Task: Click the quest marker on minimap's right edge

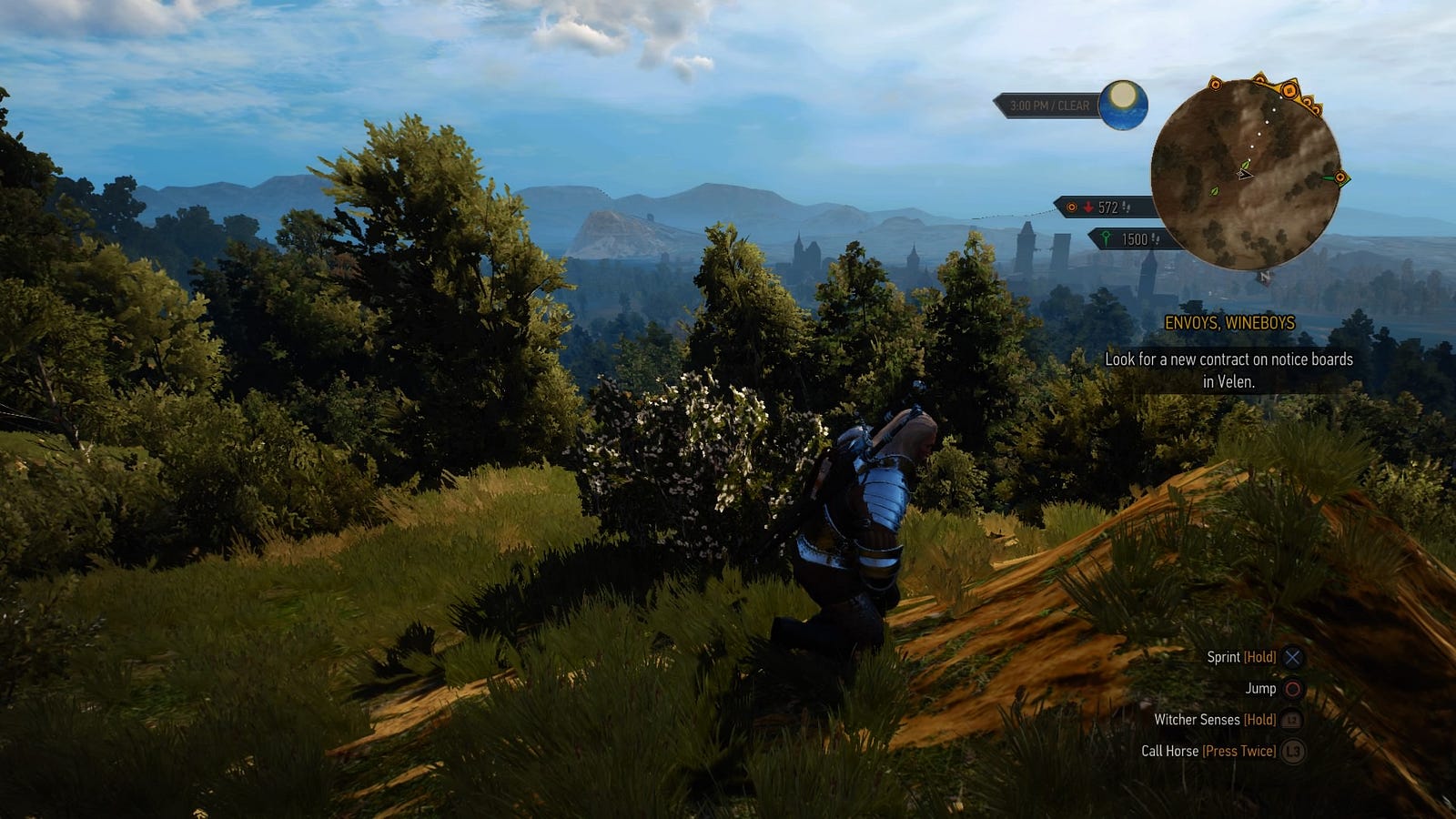Action: click(x=1340, y=178)
